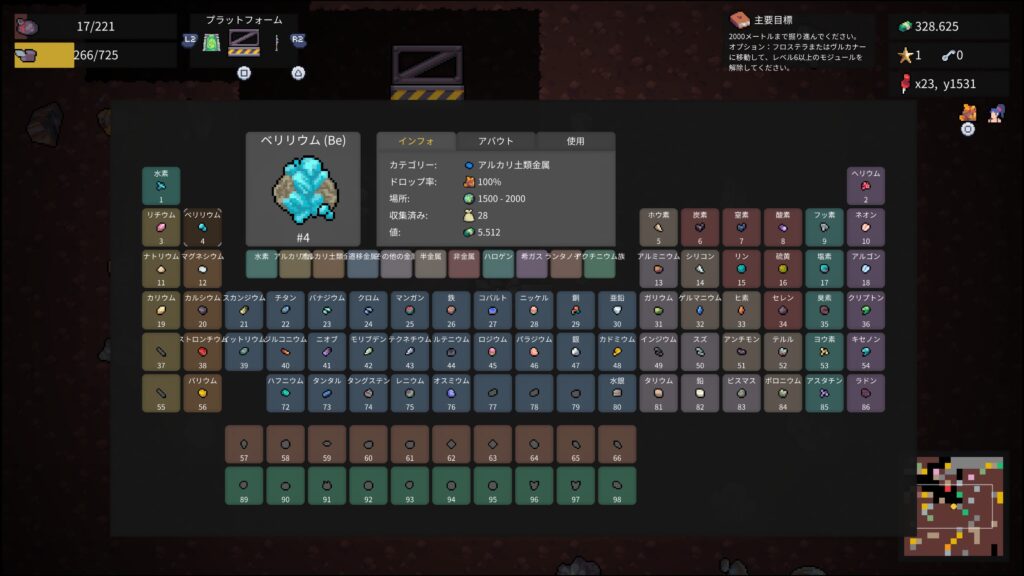Open the 使用 tab
1024x576 pixels.
(x=575, y=141)
